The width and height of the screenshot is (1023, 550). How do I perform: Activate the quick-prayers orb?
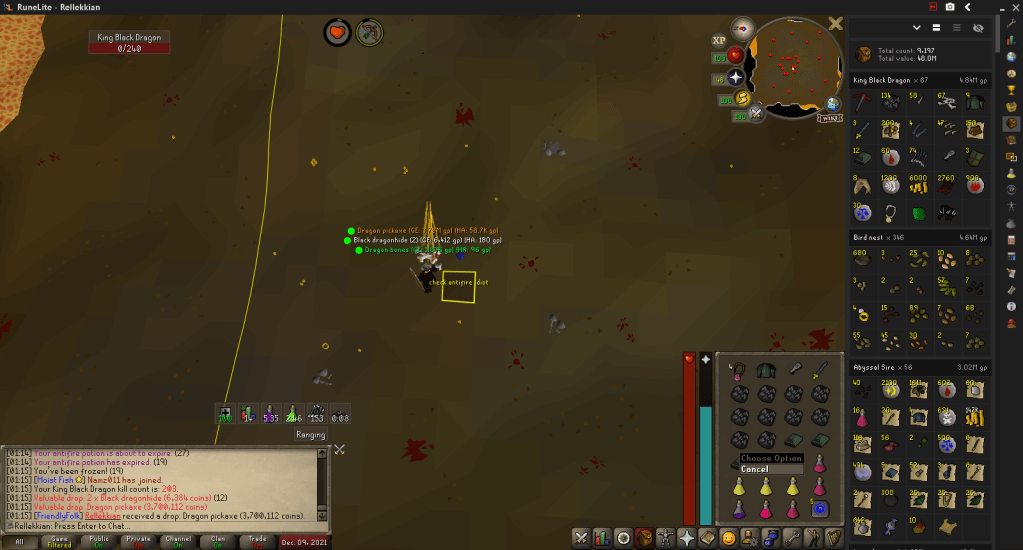736,77
